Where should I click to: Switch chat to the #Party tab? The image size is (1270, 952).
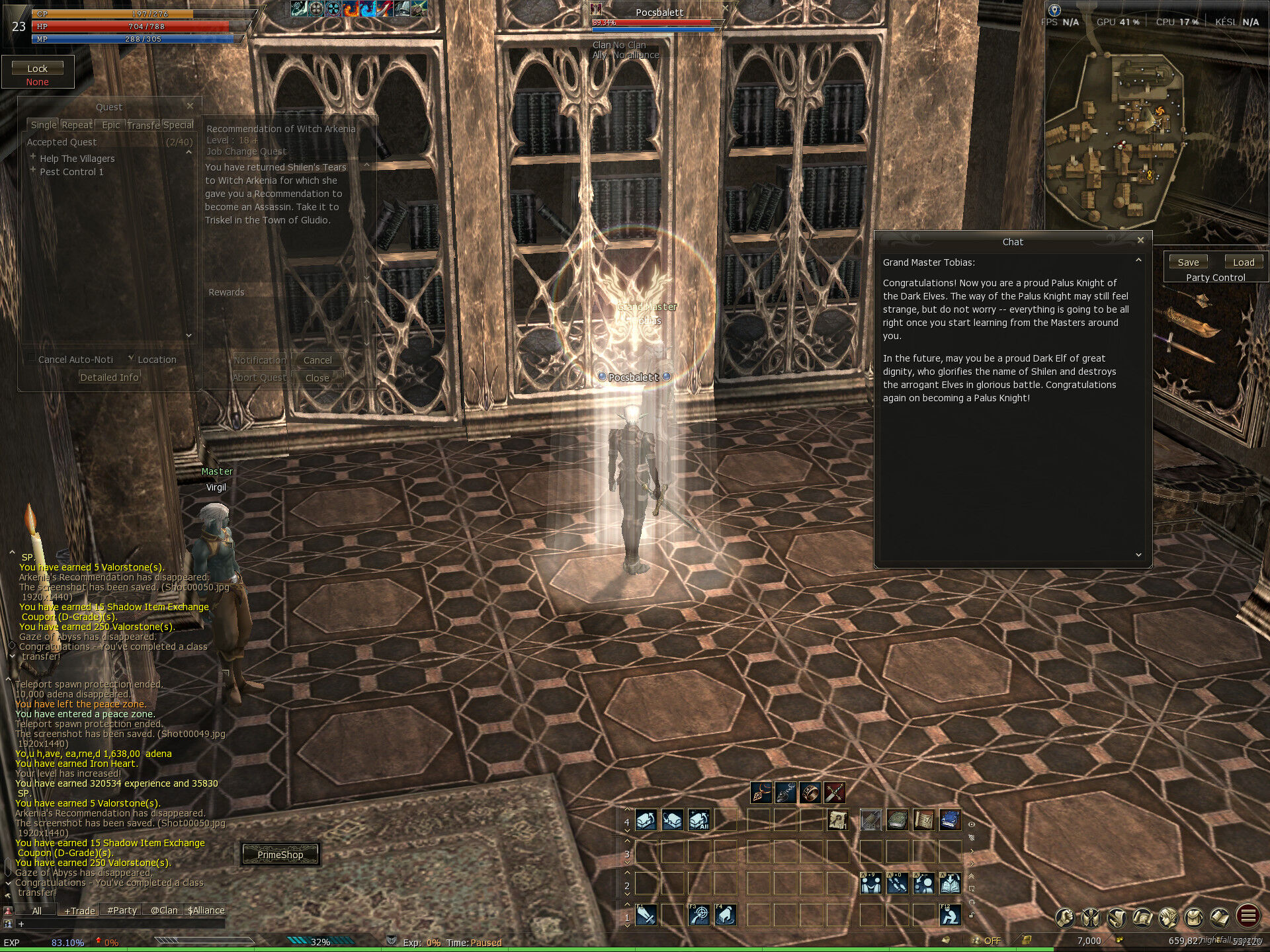[x=122, y=910]
